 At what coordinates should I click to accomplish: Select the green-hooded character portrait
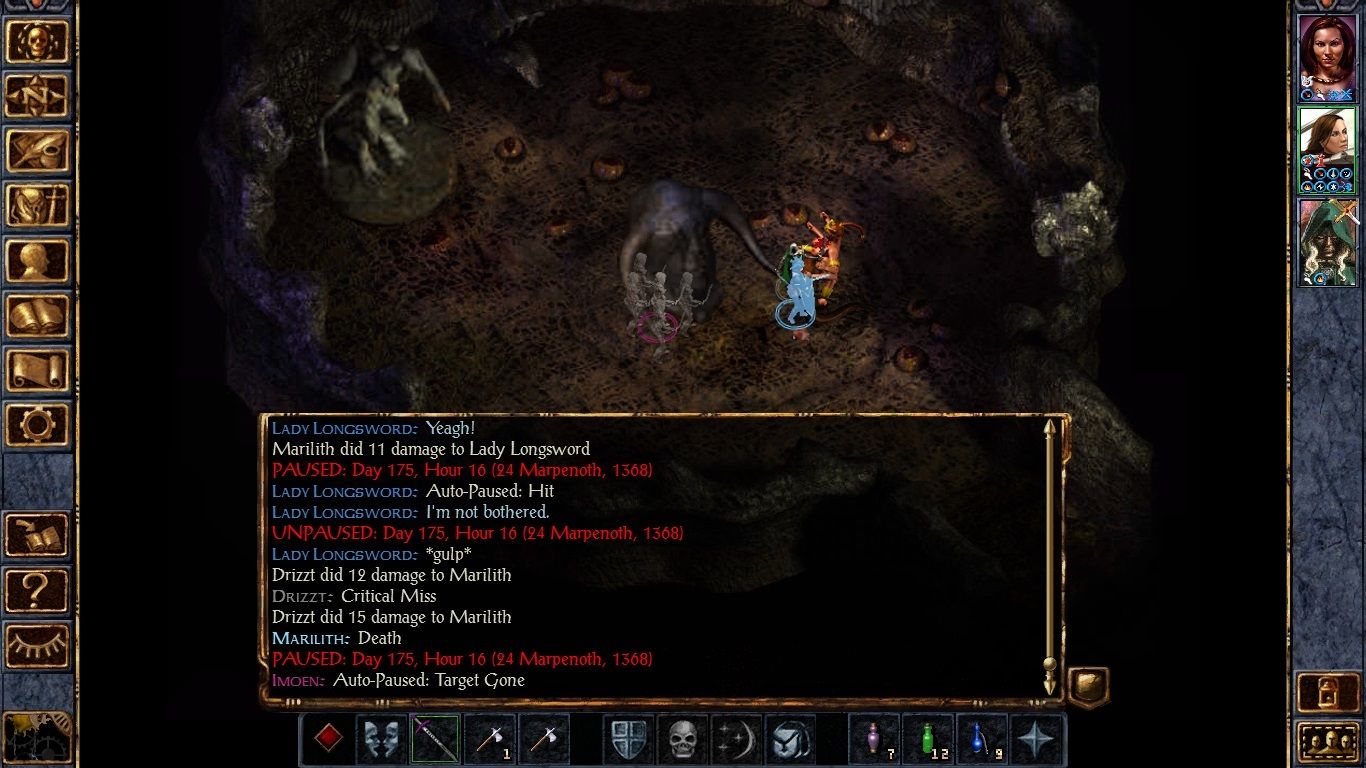[1326, 241]
